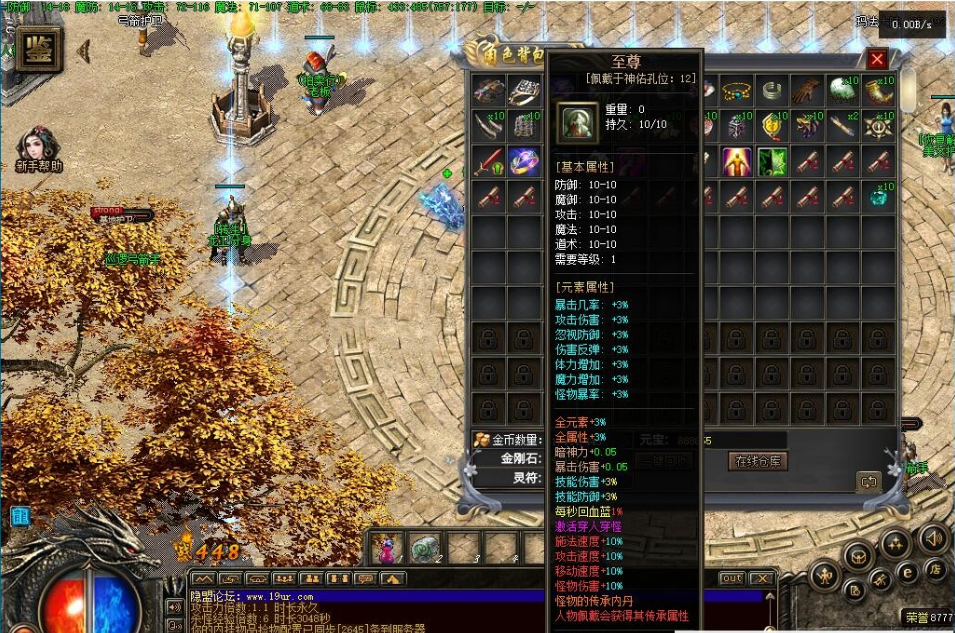Screen dimensions: 955x633
Task: Click the chat panel 'out' button
Action: point(732,578)
